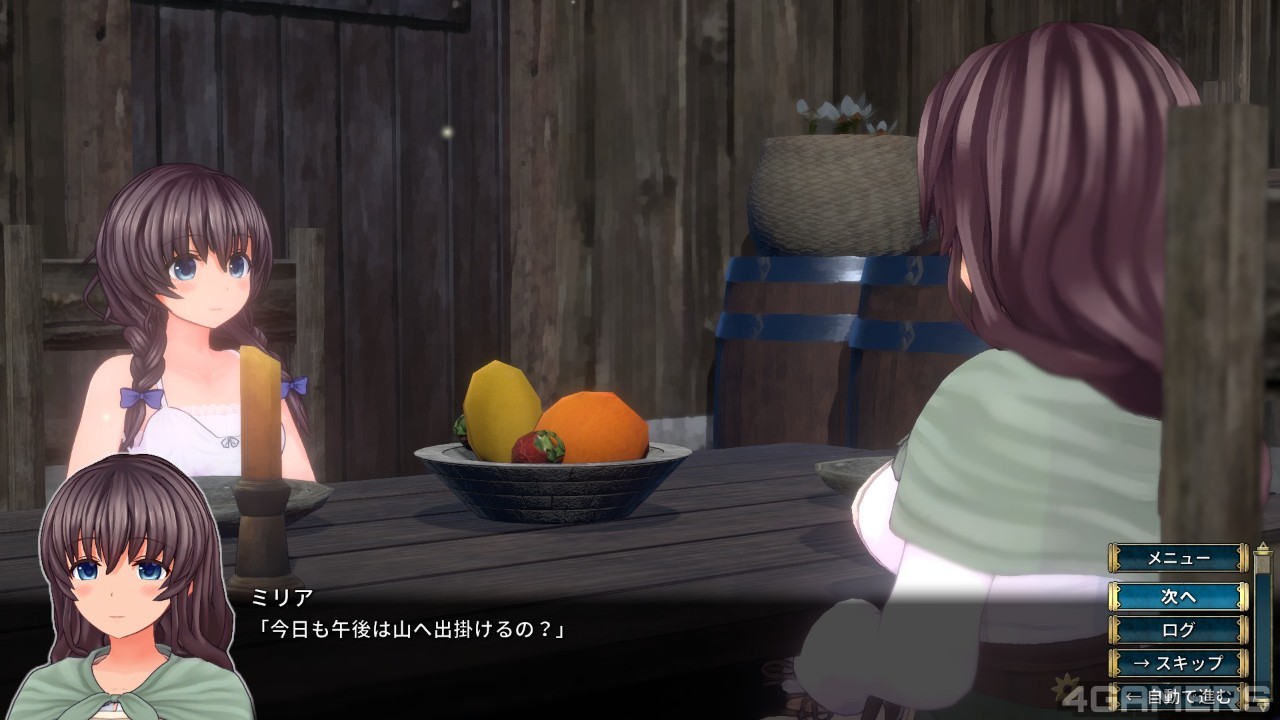Image resolution: width=1280 pixels, height=720 pixels.
Task: Advance dialogue with 次へ button
Action: pos(1178,596)
